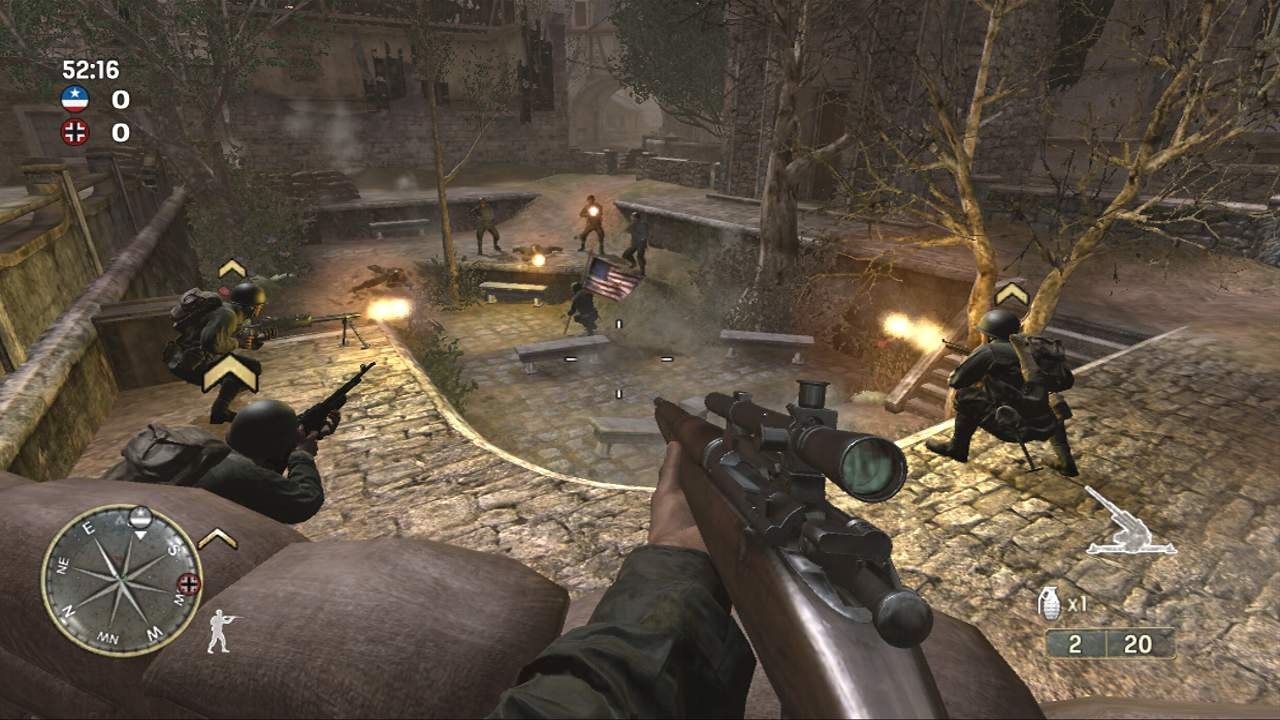Toggle the upward chevron near the compass
Viewport: 1280px width, 720px height.
click(x=218, y=538)
